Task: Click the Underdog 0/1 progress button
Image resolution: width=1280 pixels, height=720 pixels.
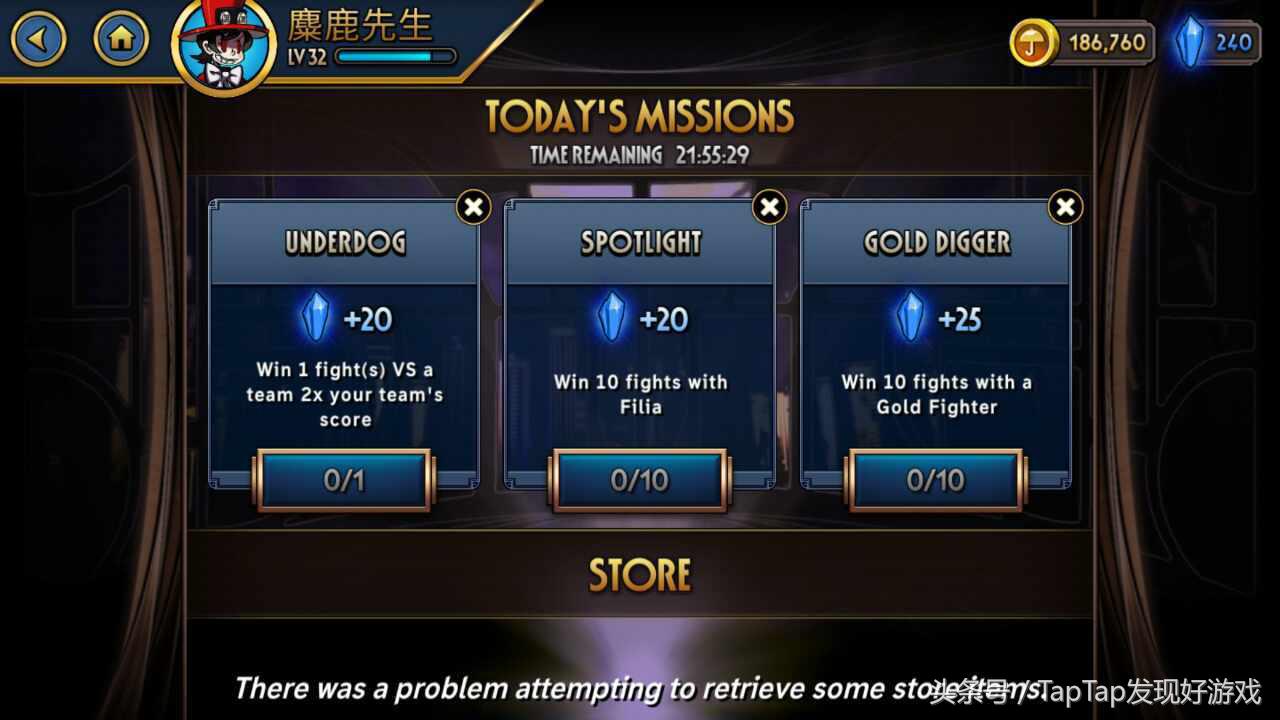Action: pyautogui.click(x=344, y=480)
